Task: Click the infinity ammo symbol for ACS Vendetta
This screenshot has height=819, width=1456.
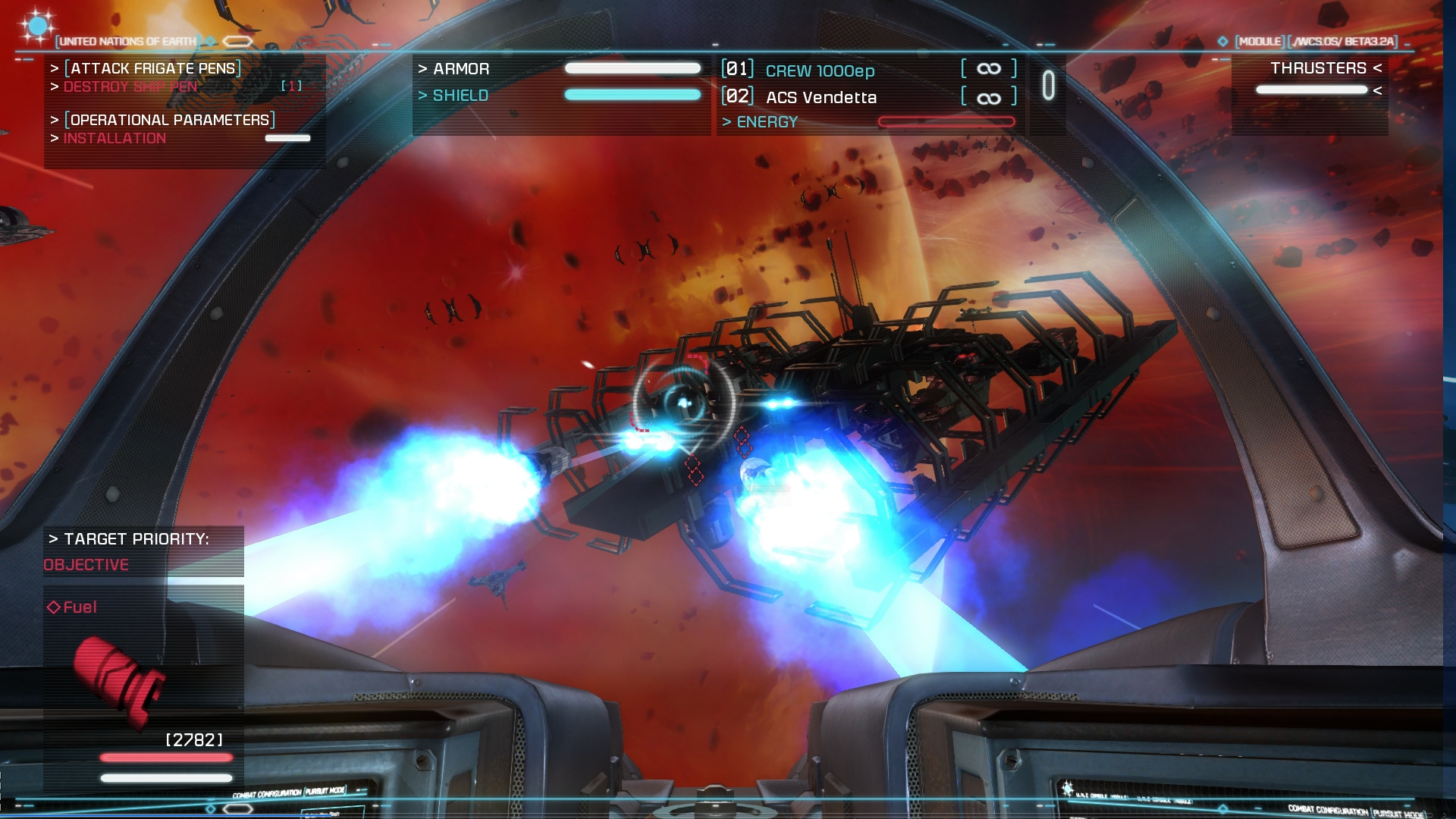Action: [x=988, y=96]
